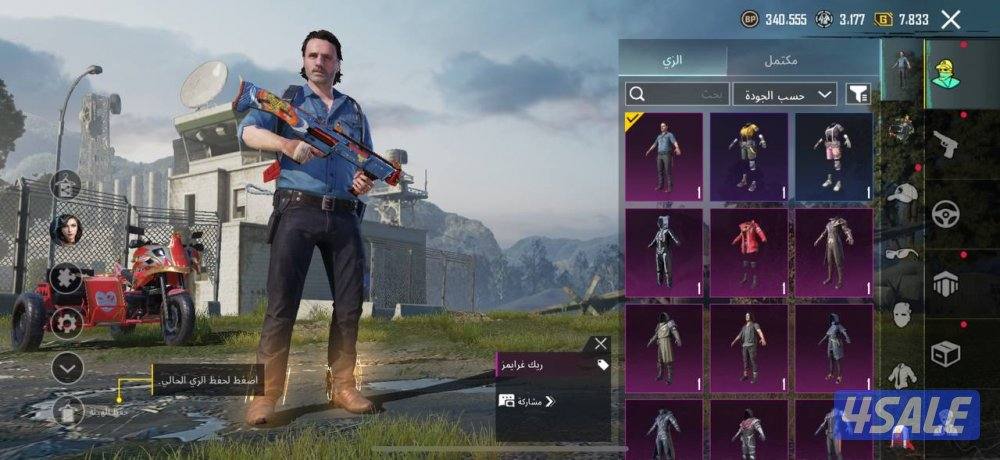Screen dimensions: 1000x460
Task: Select the red jacket outfit
Action: [748, 252]
